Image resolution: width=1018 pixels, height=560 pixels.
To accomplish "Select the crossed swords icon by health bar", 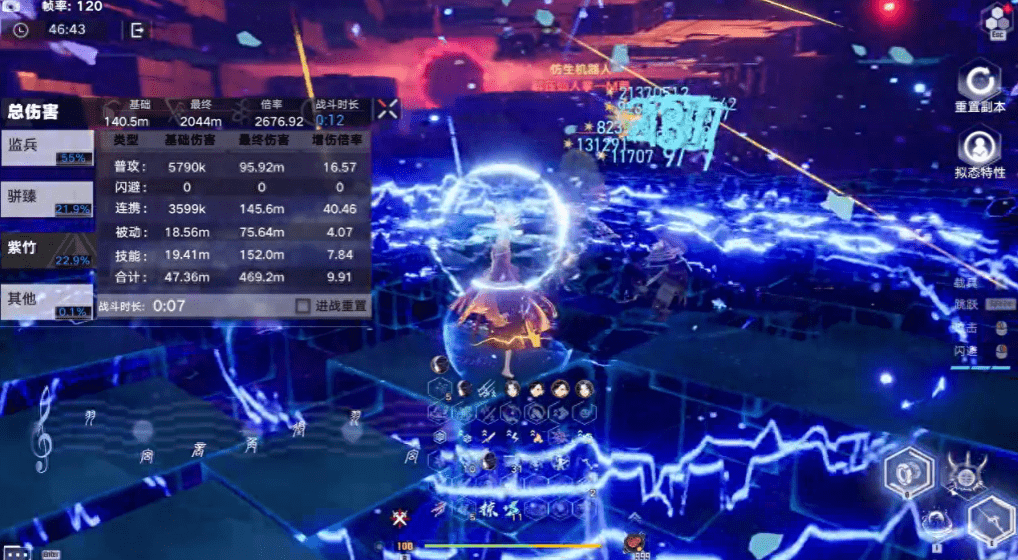I will pos(400,518).
